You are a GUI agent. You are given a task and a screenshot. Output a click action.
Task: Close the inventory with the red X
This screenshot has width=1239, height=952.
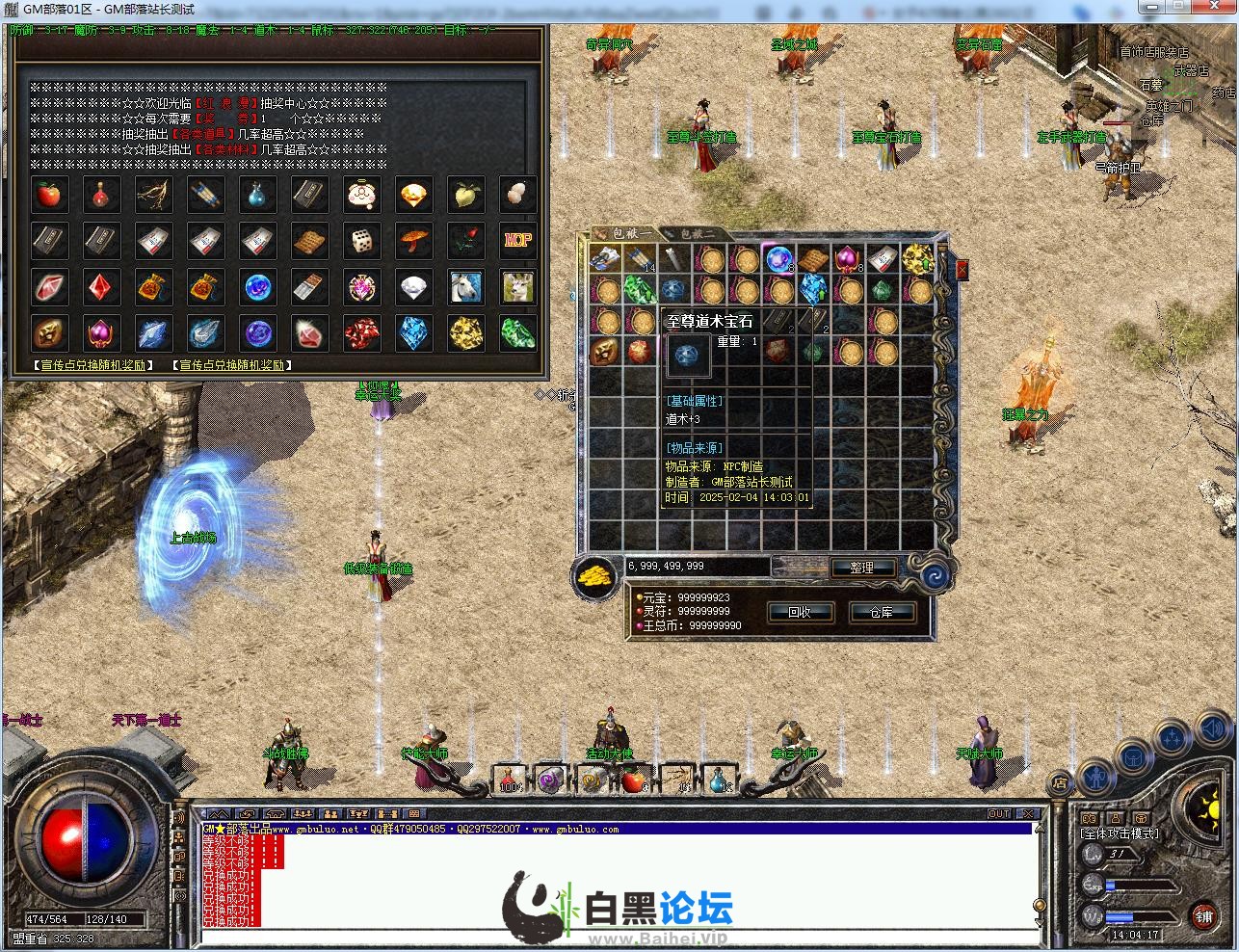[x=961, y=271]
